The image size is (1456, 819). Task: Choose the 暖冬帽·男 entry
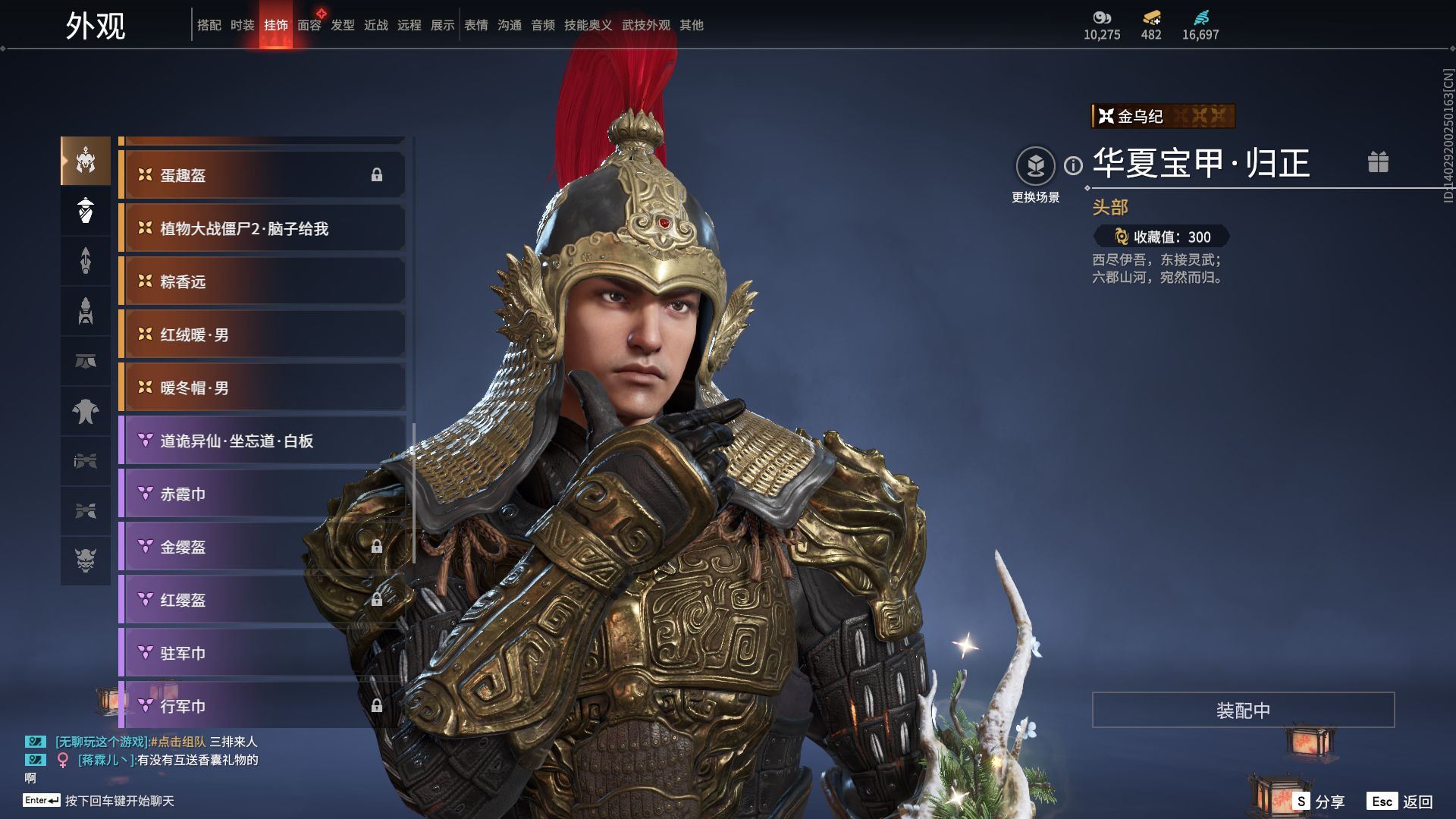262,388
